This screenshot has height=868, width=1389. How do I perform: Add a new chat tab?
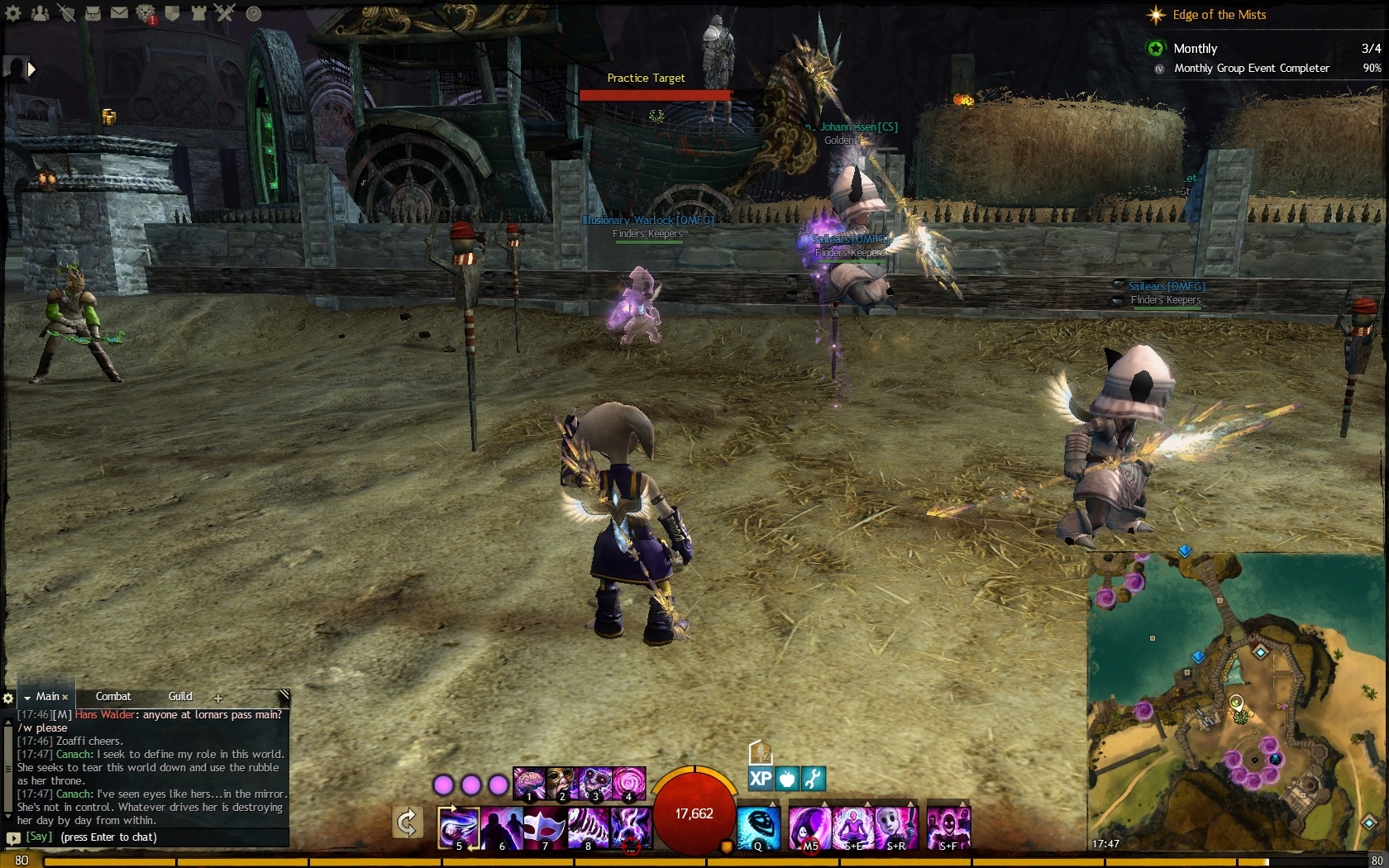point(218,698)
